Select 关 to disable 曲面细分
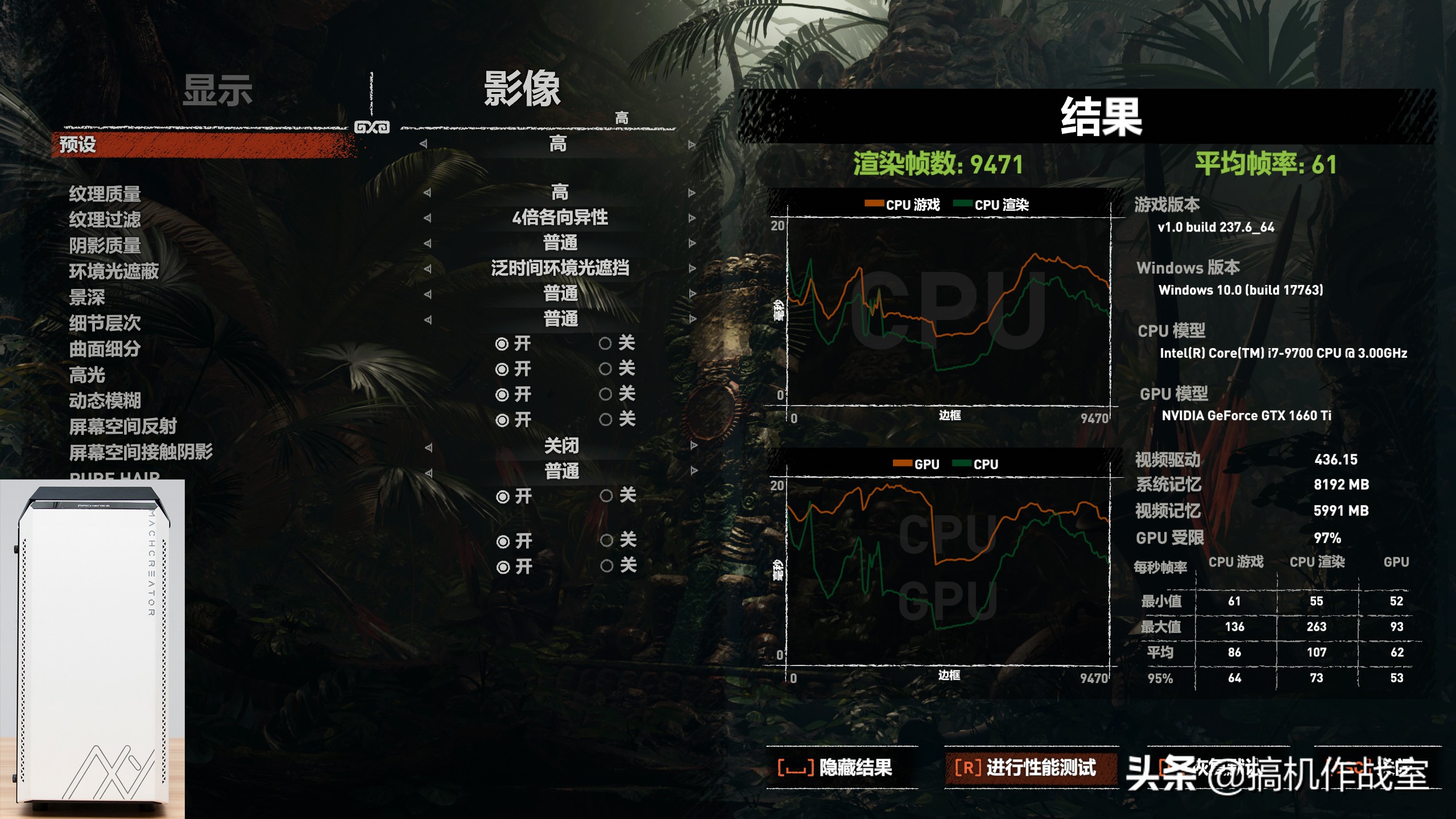This screenshot has width=1456, height=819. pyautogui.click(x=605, y=344)
